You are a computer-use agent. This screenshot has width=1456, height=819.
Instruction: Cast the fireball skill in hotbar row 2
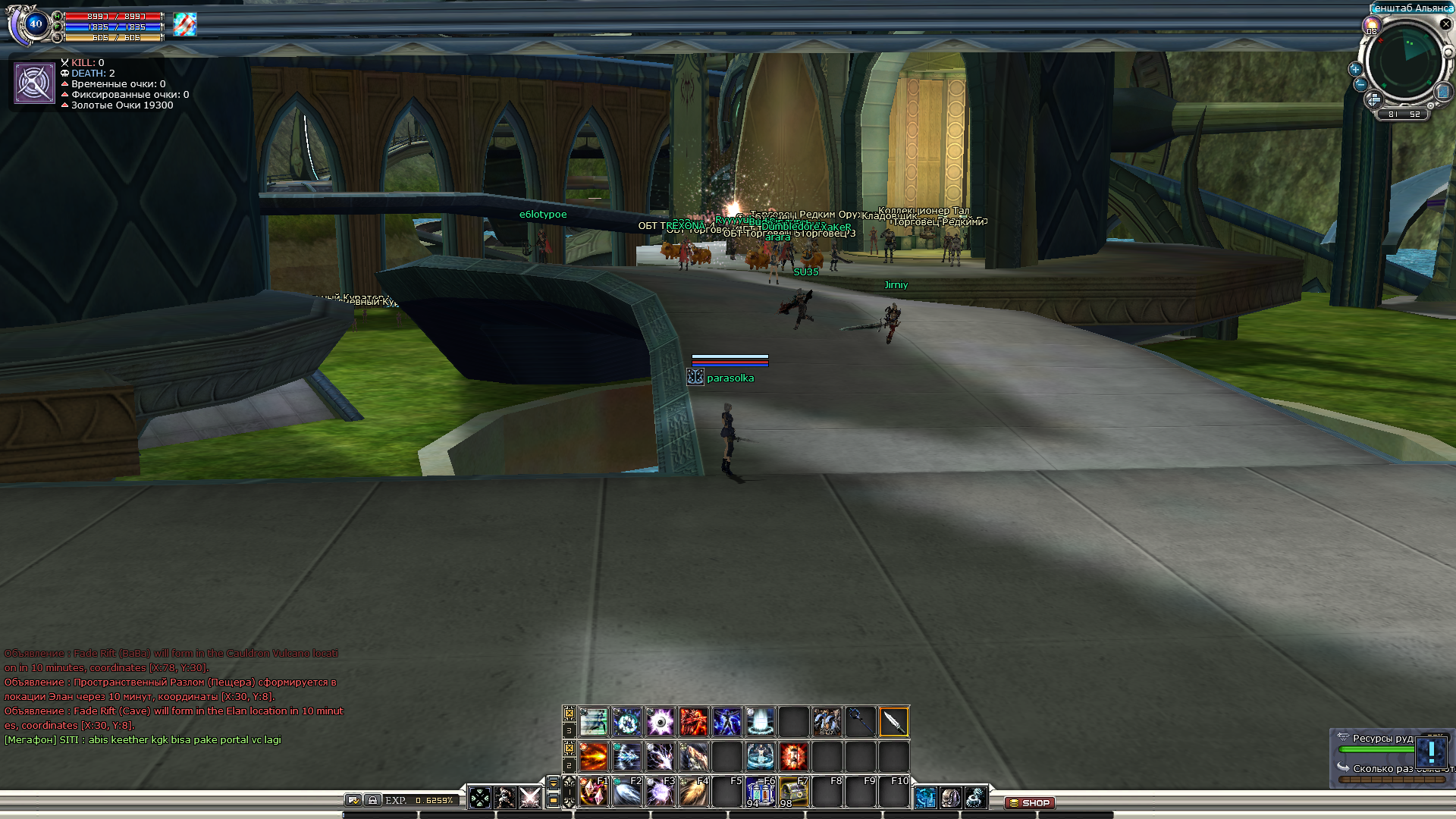[x=593, y=756]
